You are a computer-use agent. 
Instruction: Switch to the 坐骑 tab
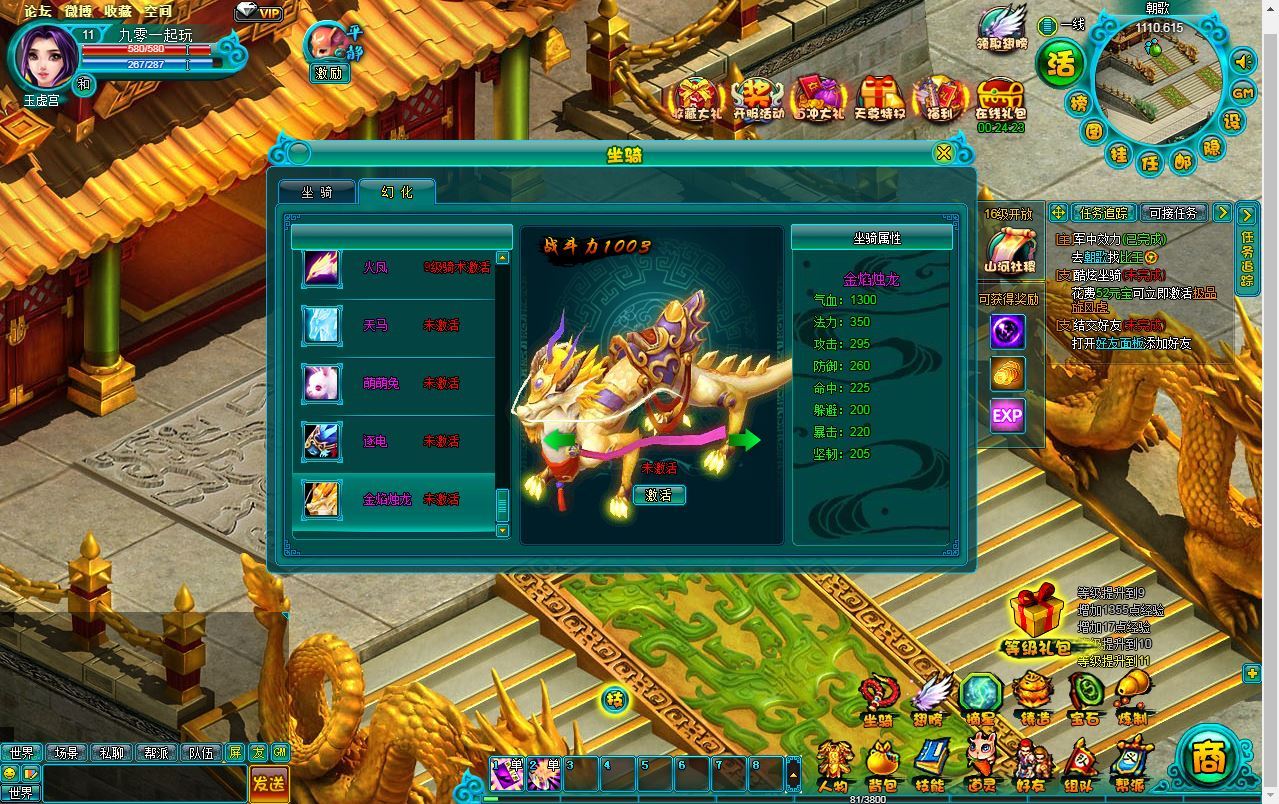[317, 192]
